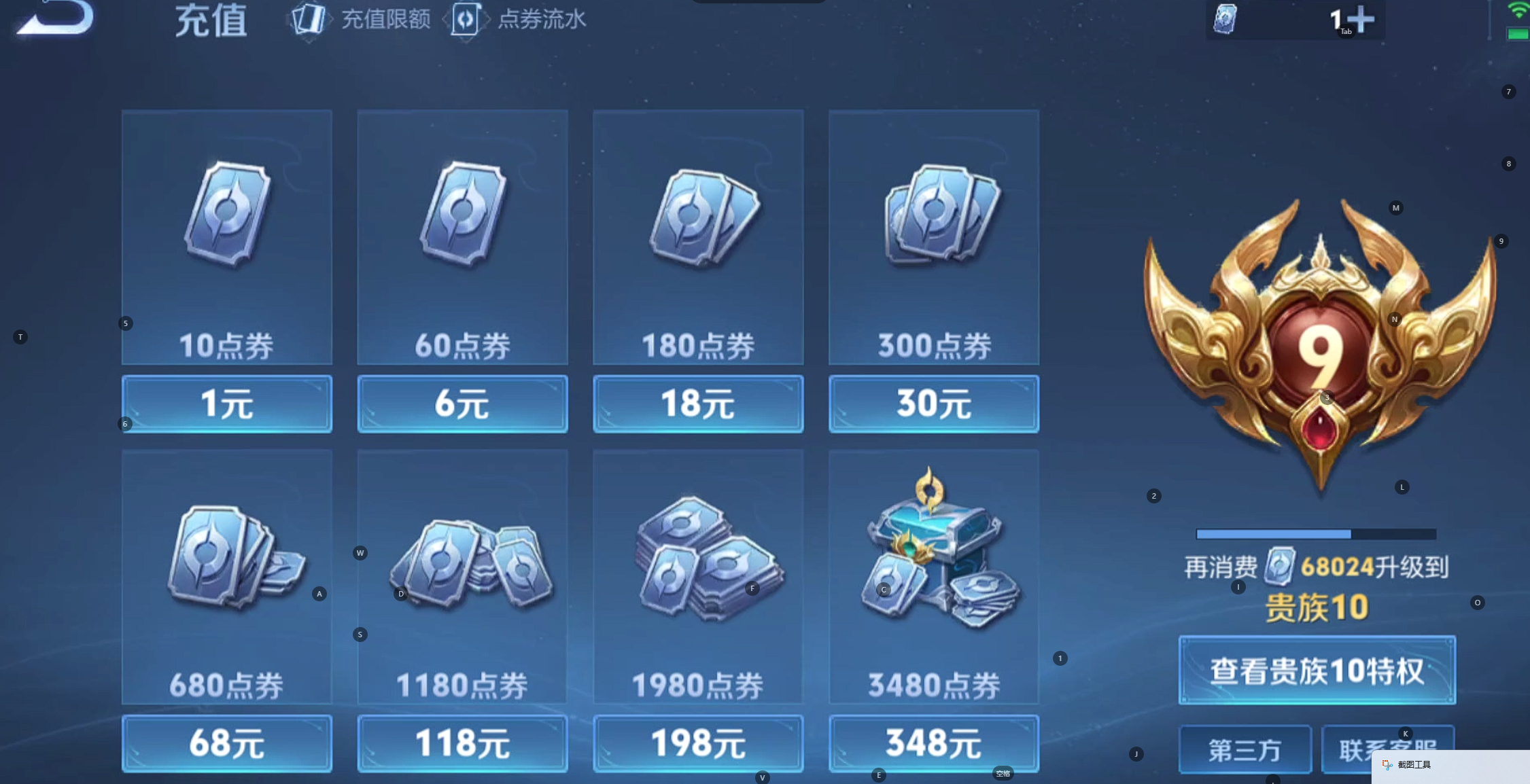
Task: Buy 680 点券 for 68元
Action: click(226, 743)
